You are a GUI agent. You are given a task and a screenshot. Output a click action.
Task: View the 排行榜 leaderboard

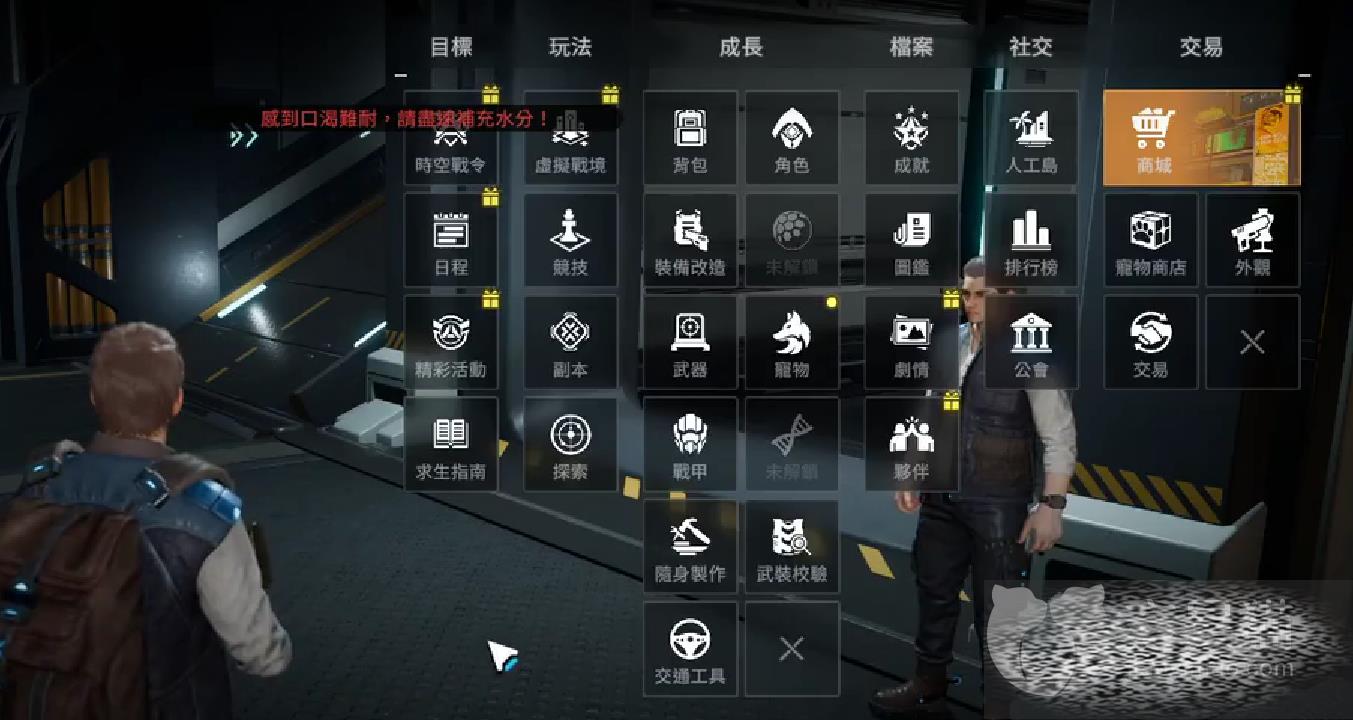point(1031,240)
